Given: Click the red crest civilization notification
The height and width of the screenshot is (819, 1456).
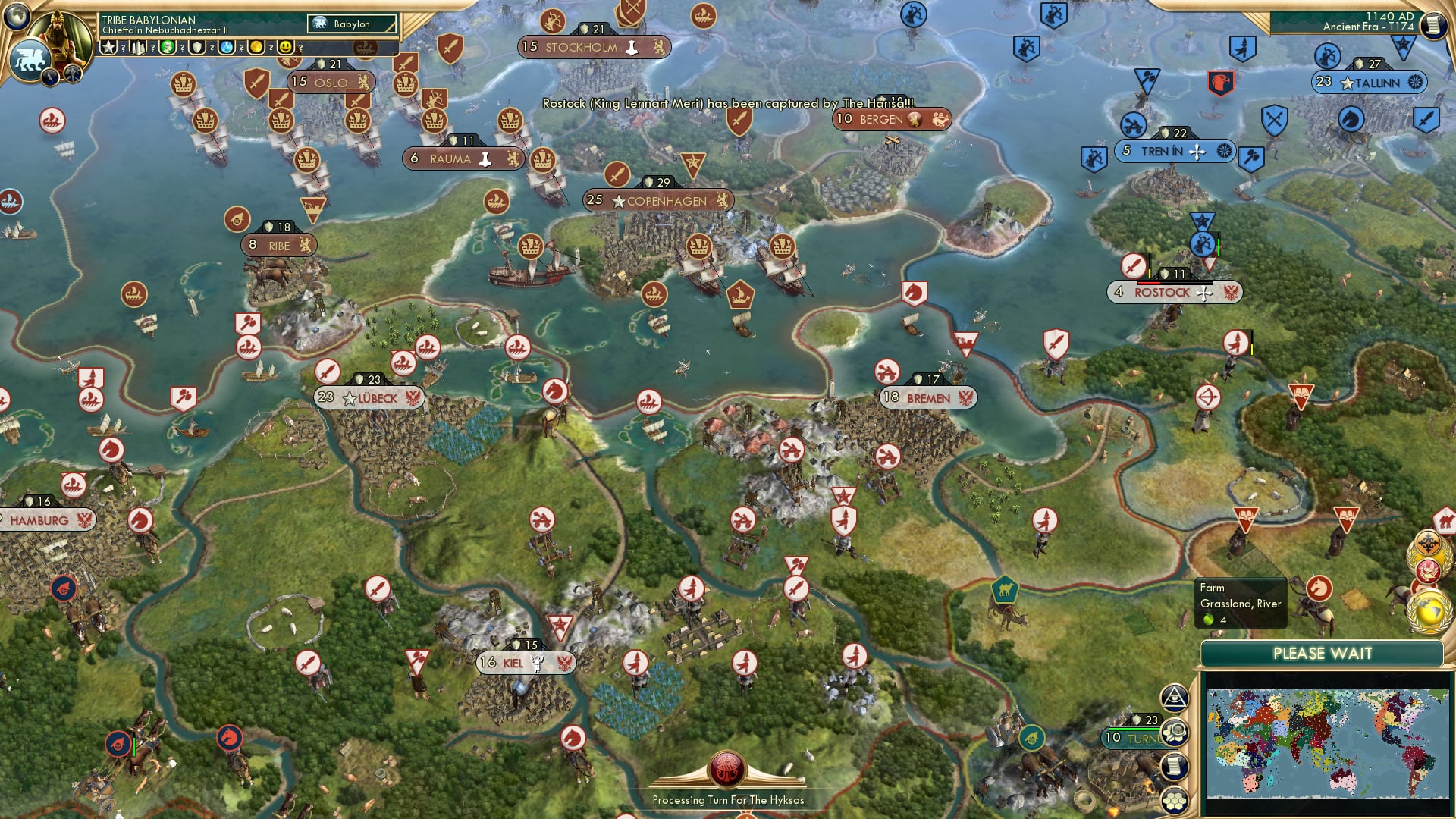Looking at the screenshot, I should pos(1427,570).
